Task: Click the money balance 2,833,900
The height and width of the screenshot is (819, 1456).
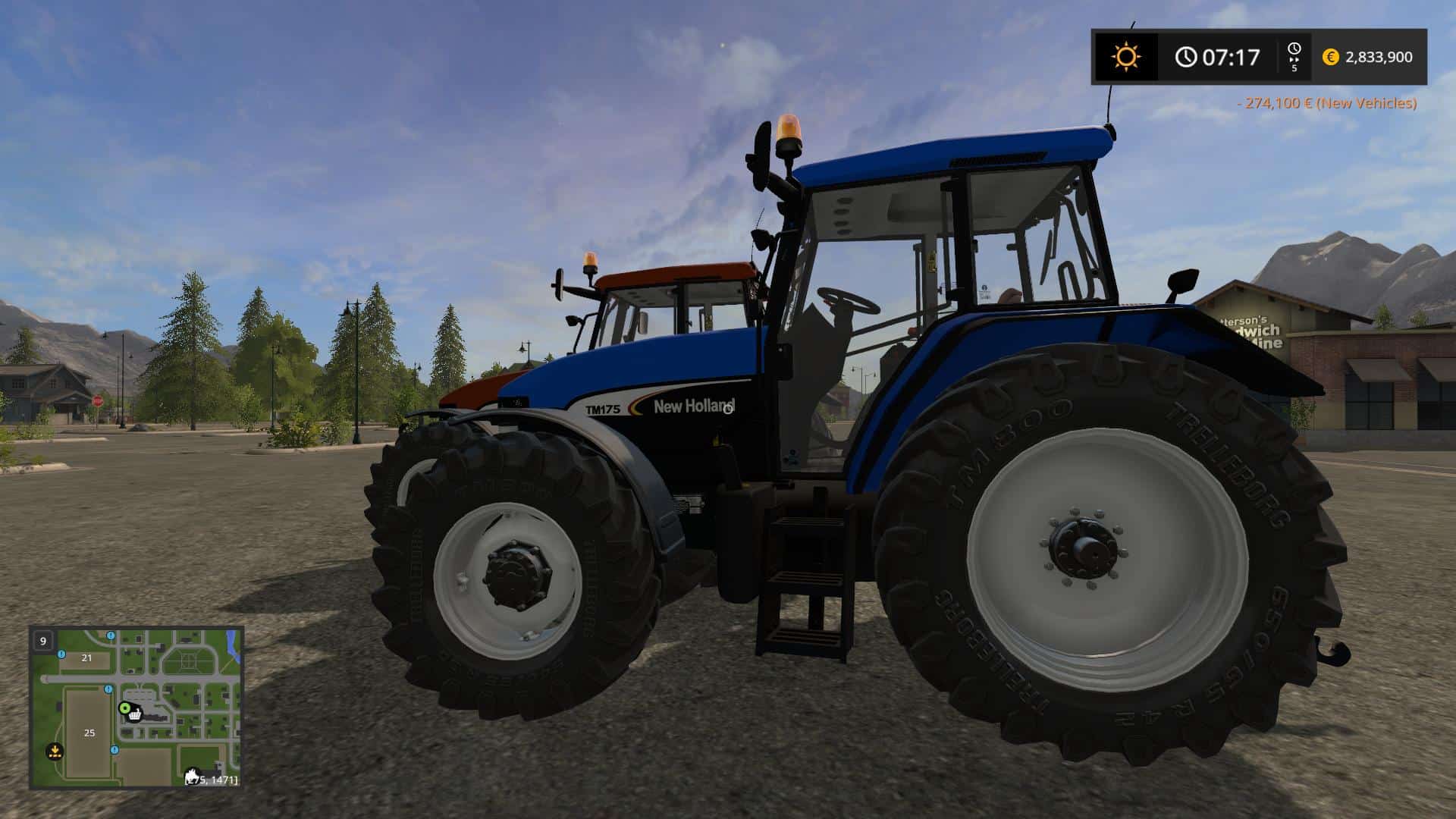Action: [x=1379, y=56]
